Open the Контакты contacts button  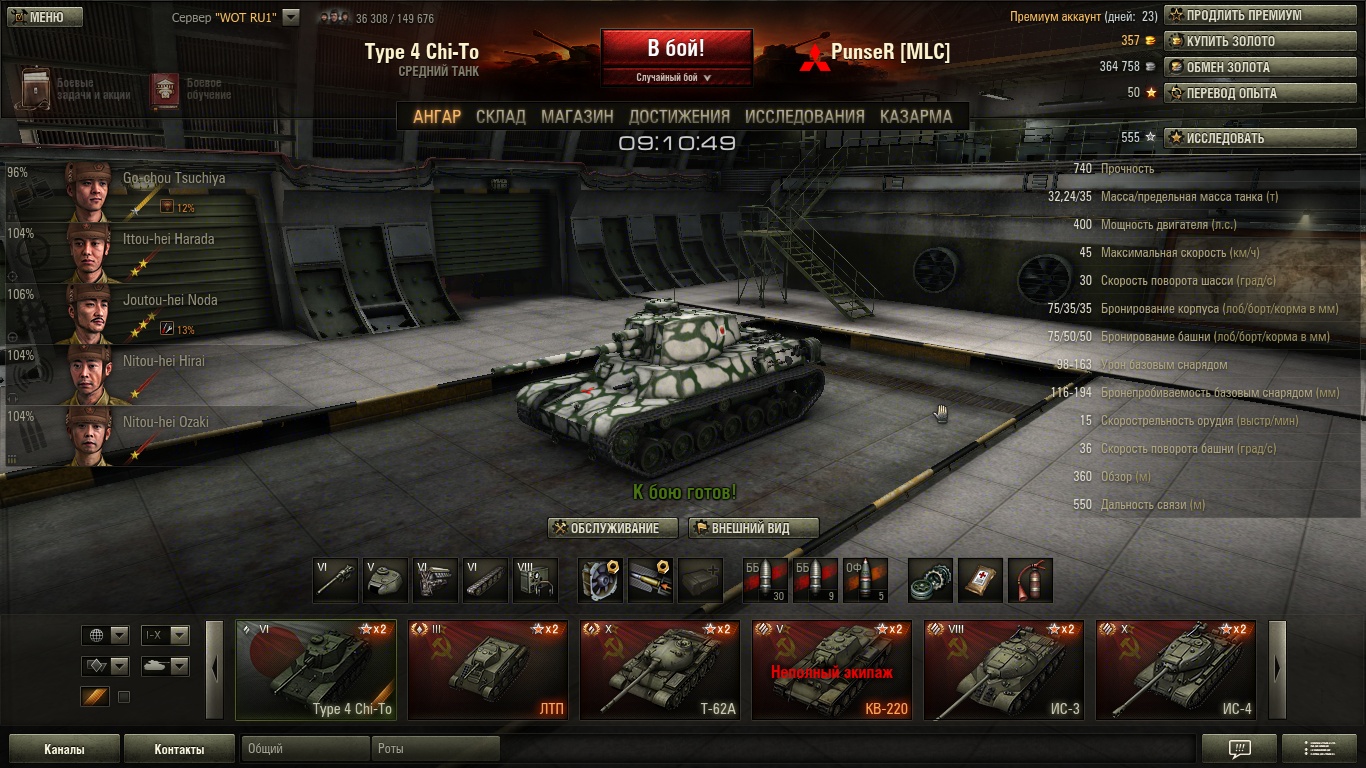(179, 749)
